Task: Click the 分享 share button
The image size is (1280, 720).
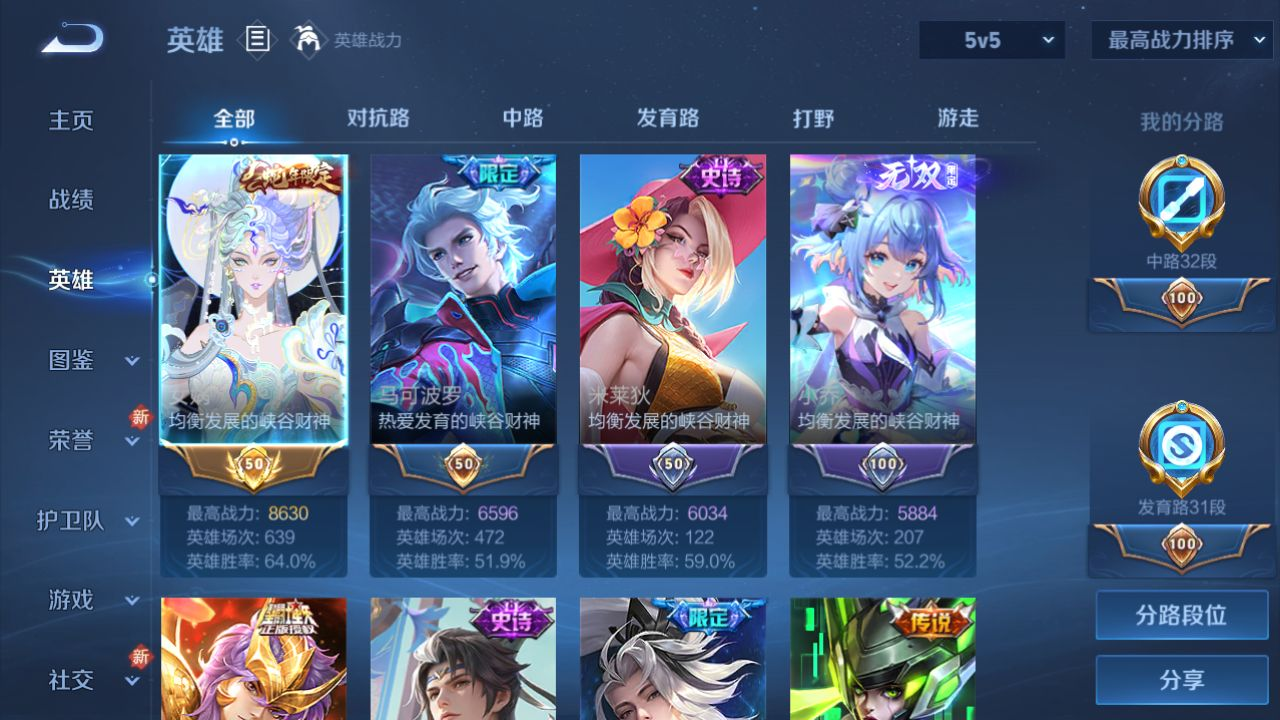Action: [x=1181, y=680]
